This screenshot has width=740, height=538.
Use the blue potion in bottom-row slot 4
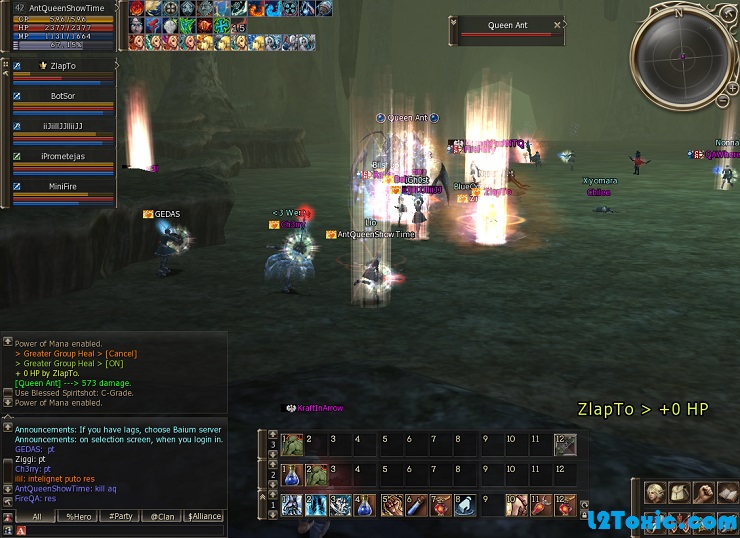(x=364, y=505)
